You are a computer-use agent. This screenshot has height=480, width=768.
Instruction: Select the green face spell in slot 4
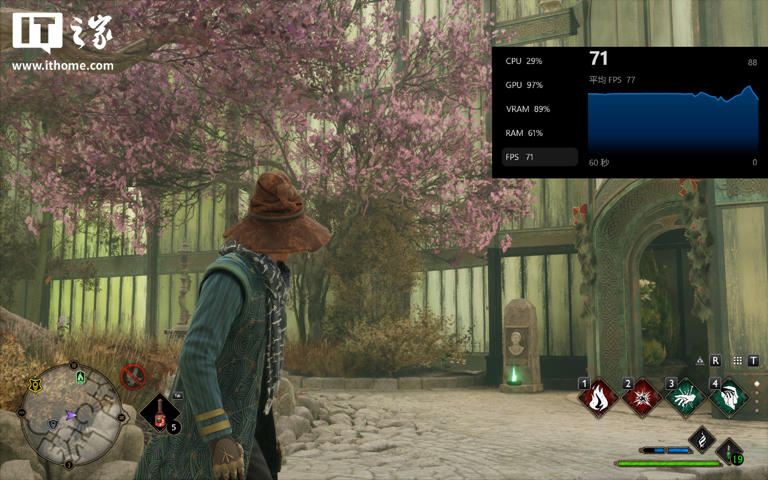pos(729,398)
